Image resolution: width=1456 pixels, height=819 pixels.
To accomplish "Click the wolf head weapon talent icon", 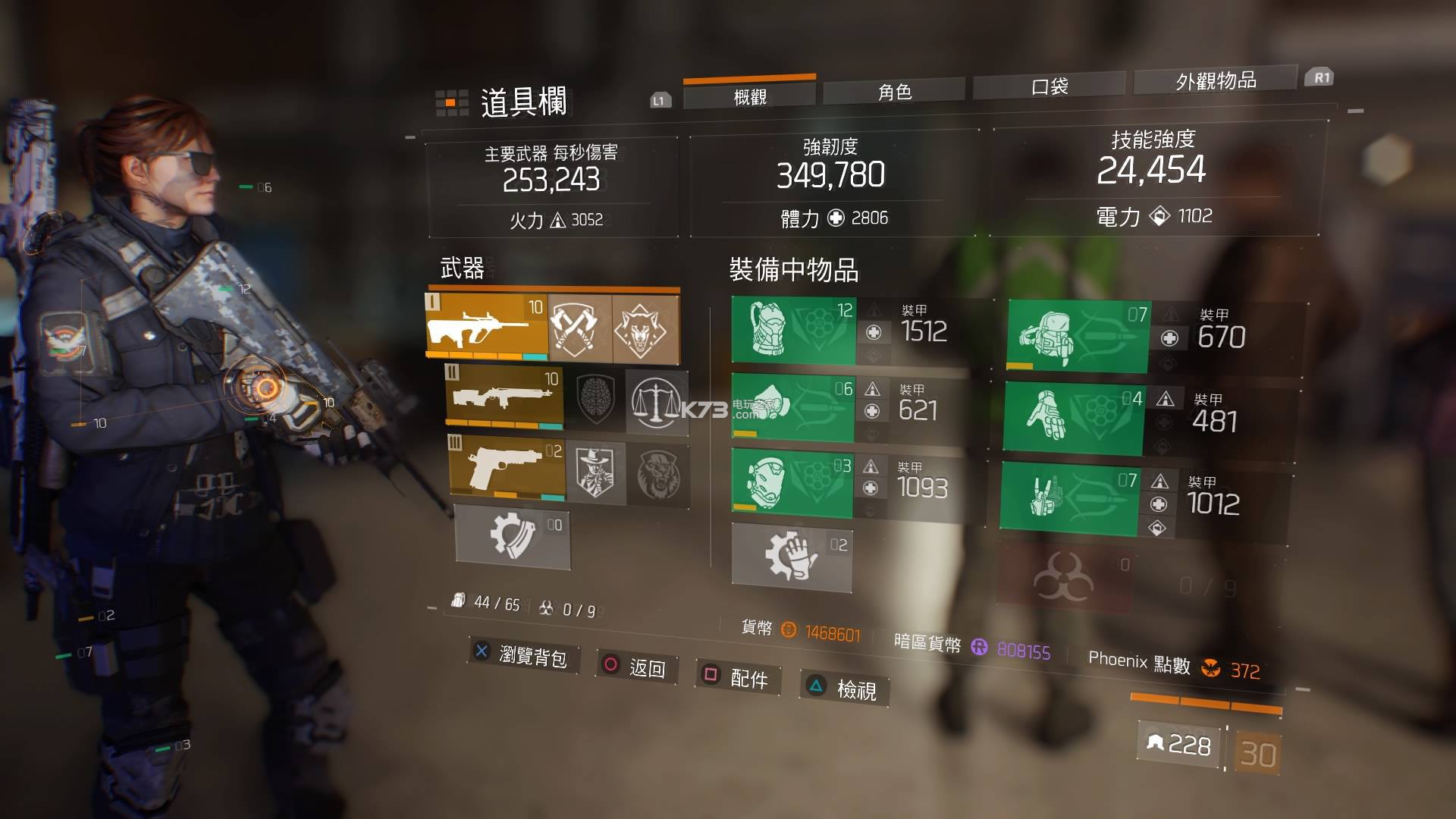I will click(x=644, y=328).
